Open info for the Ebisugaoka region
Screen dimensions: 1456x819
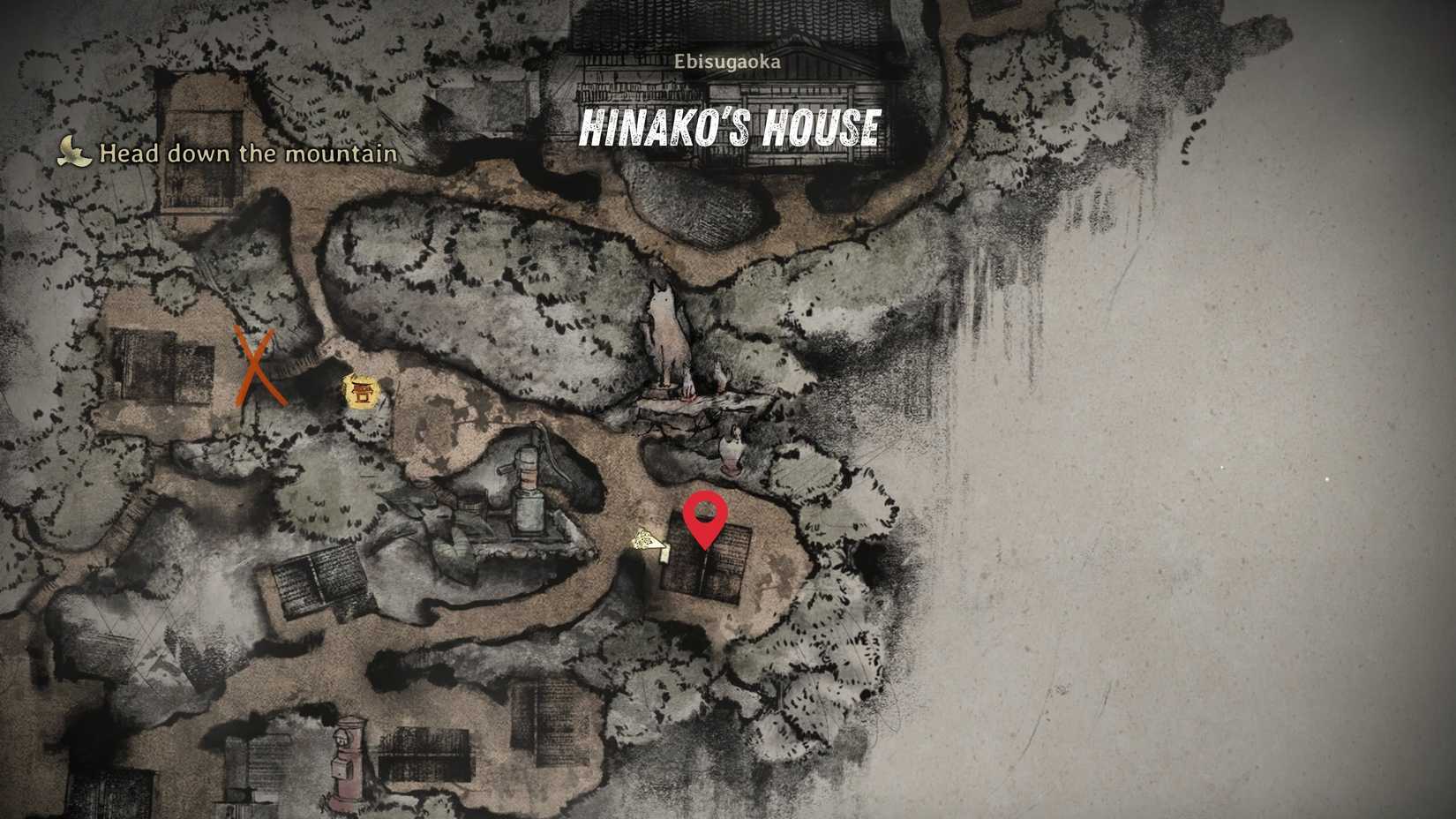tap(727, 61)
